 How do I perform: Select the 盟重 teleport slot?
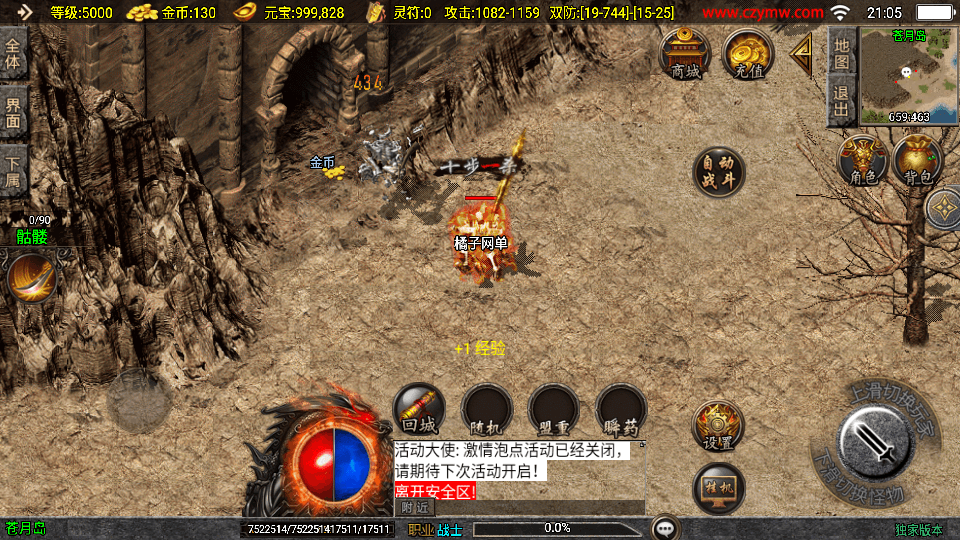pos(554,409)
